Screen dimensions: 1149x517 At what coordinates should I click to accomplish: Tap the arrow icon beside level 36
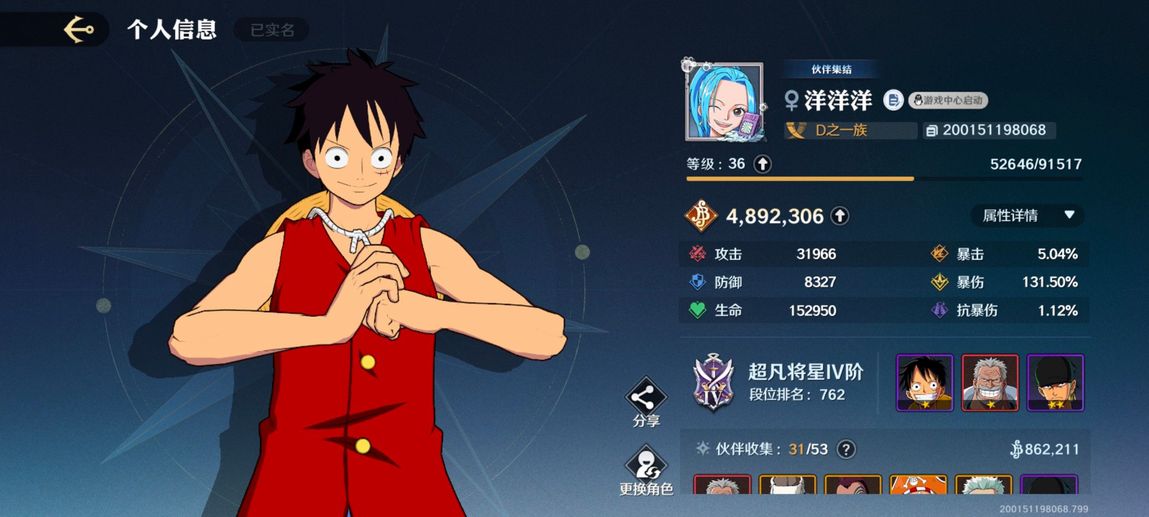[x=762, y=164]
